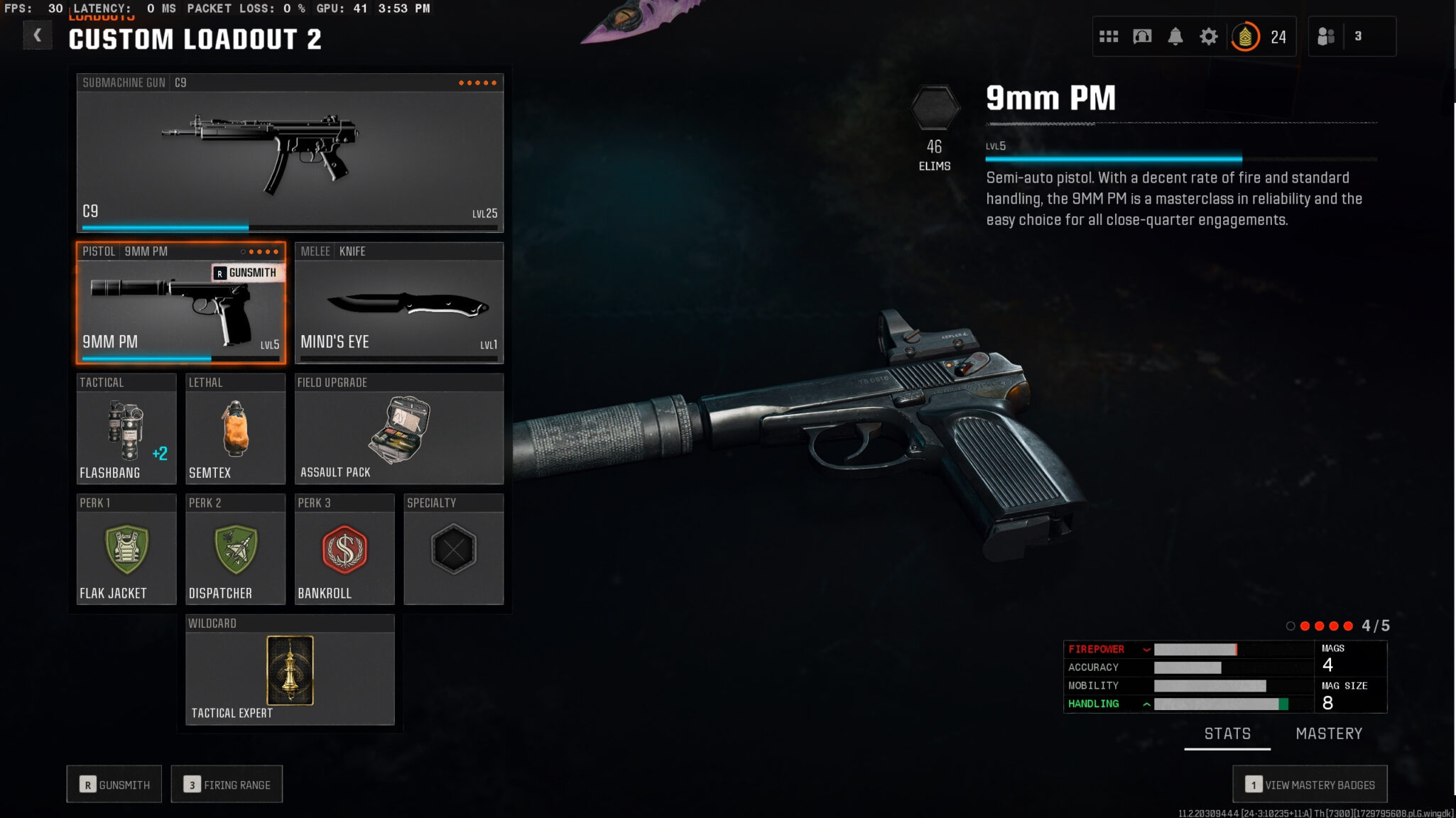Select the Dispatcher perk slot
1456x818 pixels.
(x=235, y=550)
